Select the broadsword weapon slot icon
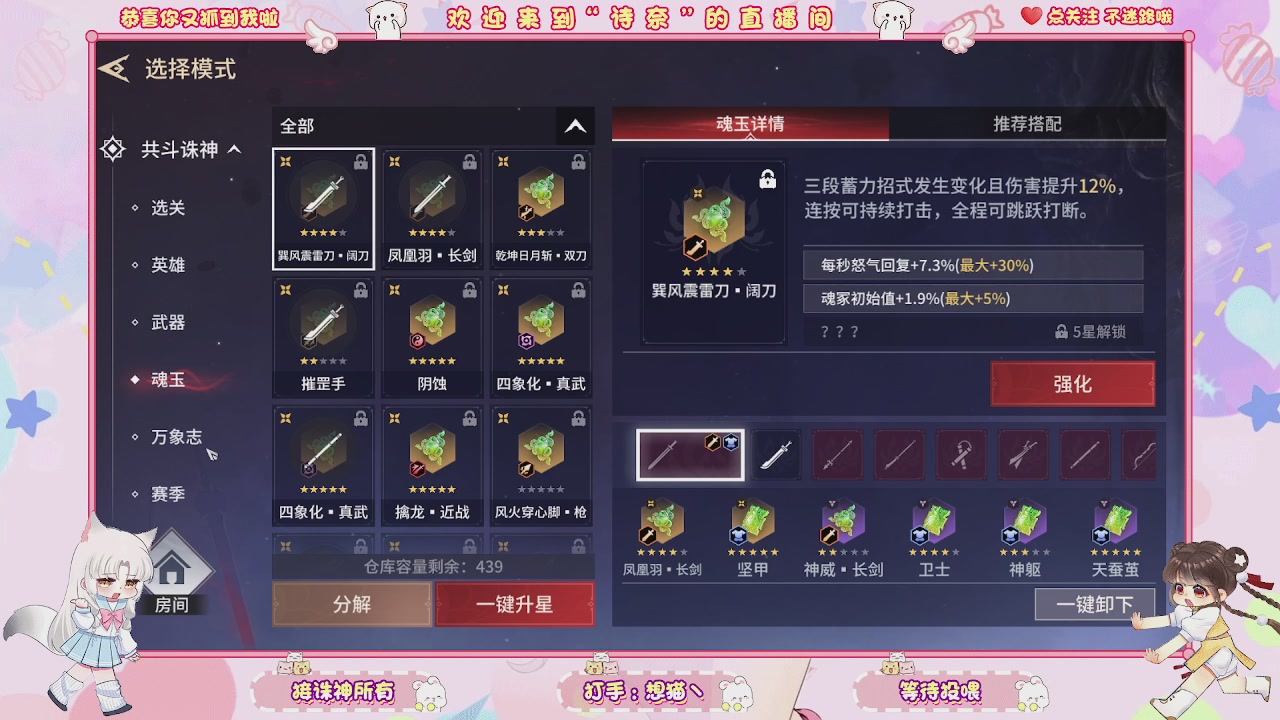This screenshot has width=1280, height=720. coord(777,454)
